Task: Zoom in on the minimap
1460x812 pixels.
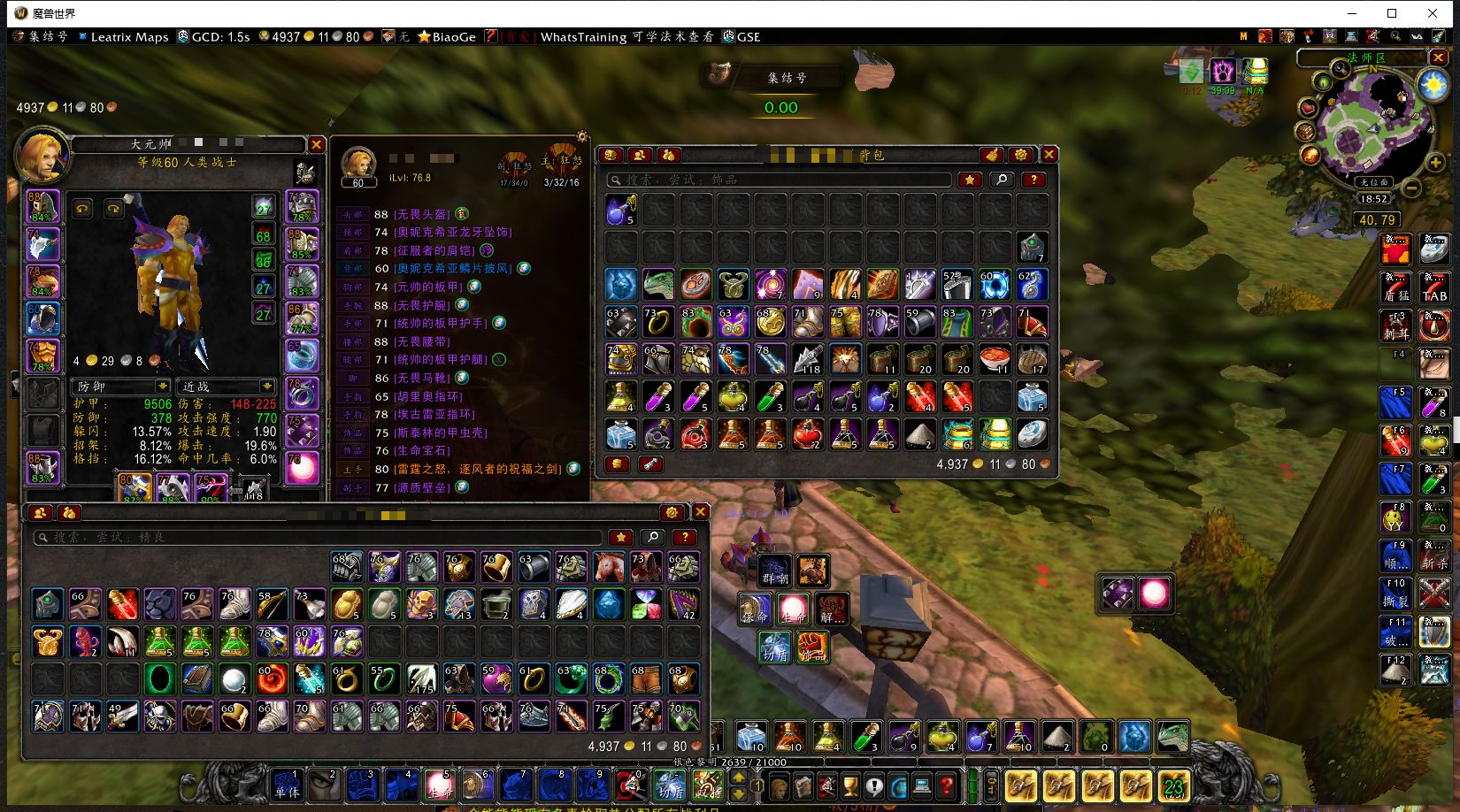Action: coord(1435,162)
